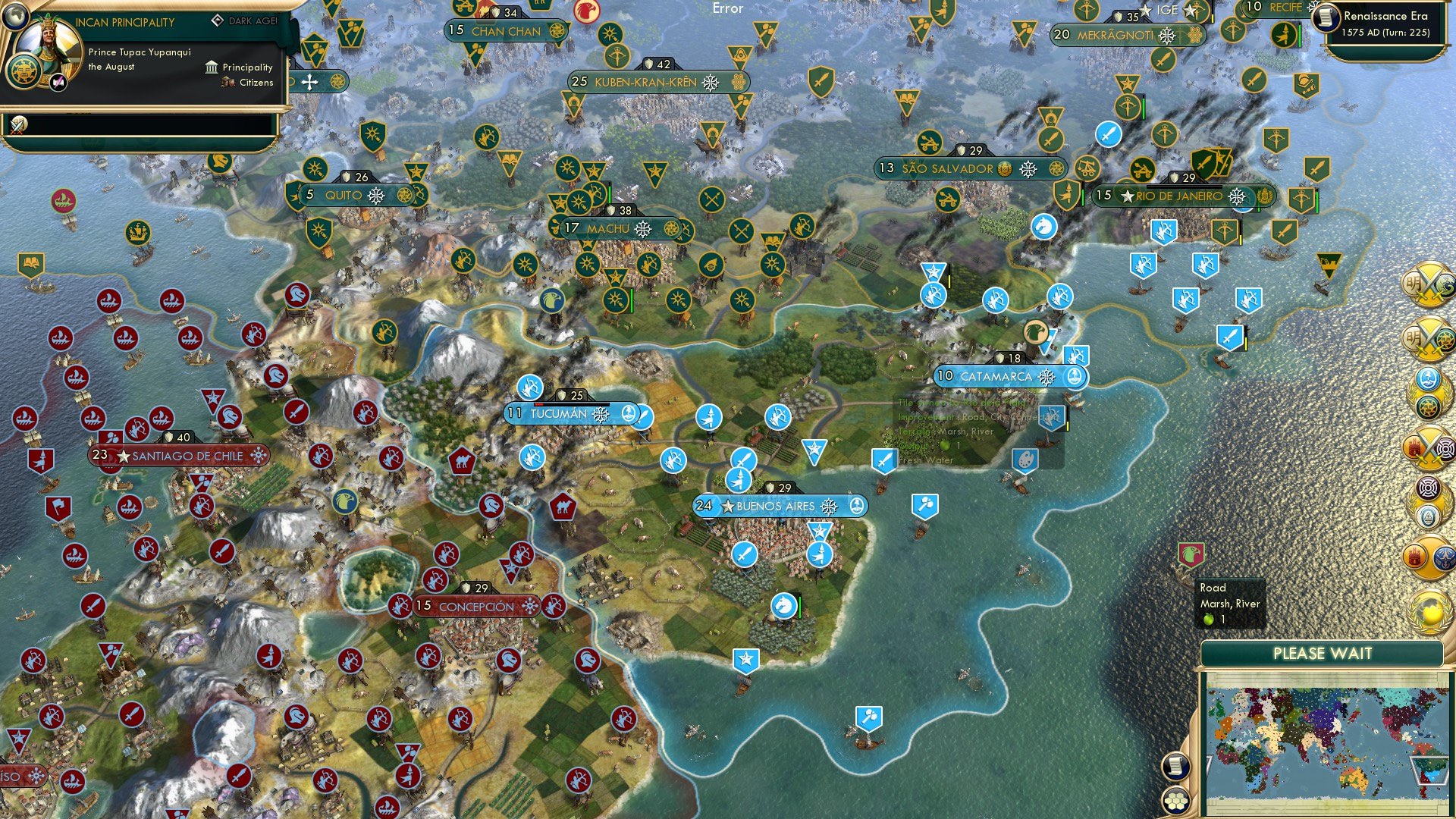Click the DARK AGE! banner
Viewport: 1456px width, 819px height.
(x=245, y=21)
